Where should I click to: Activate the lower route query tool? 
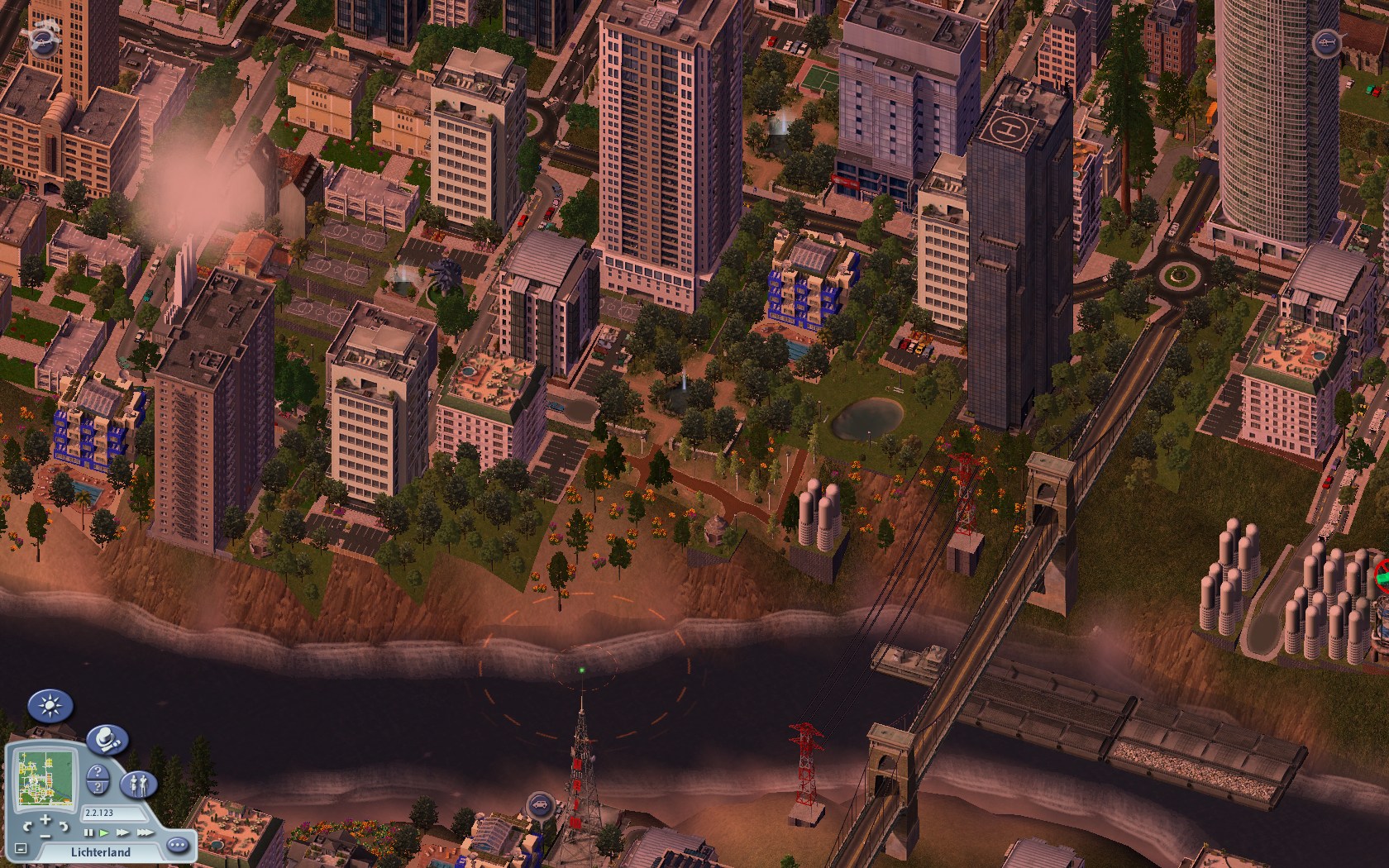[x=99, y=787]
